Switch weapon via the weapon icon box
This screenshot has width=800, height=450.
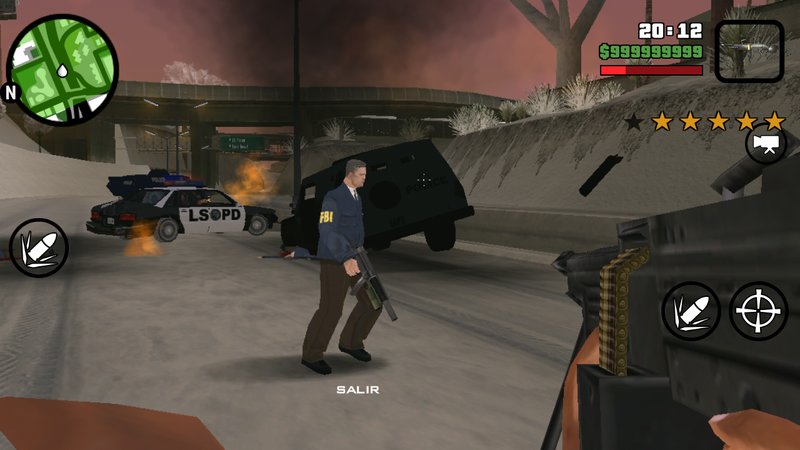click(x=750, y=50)
